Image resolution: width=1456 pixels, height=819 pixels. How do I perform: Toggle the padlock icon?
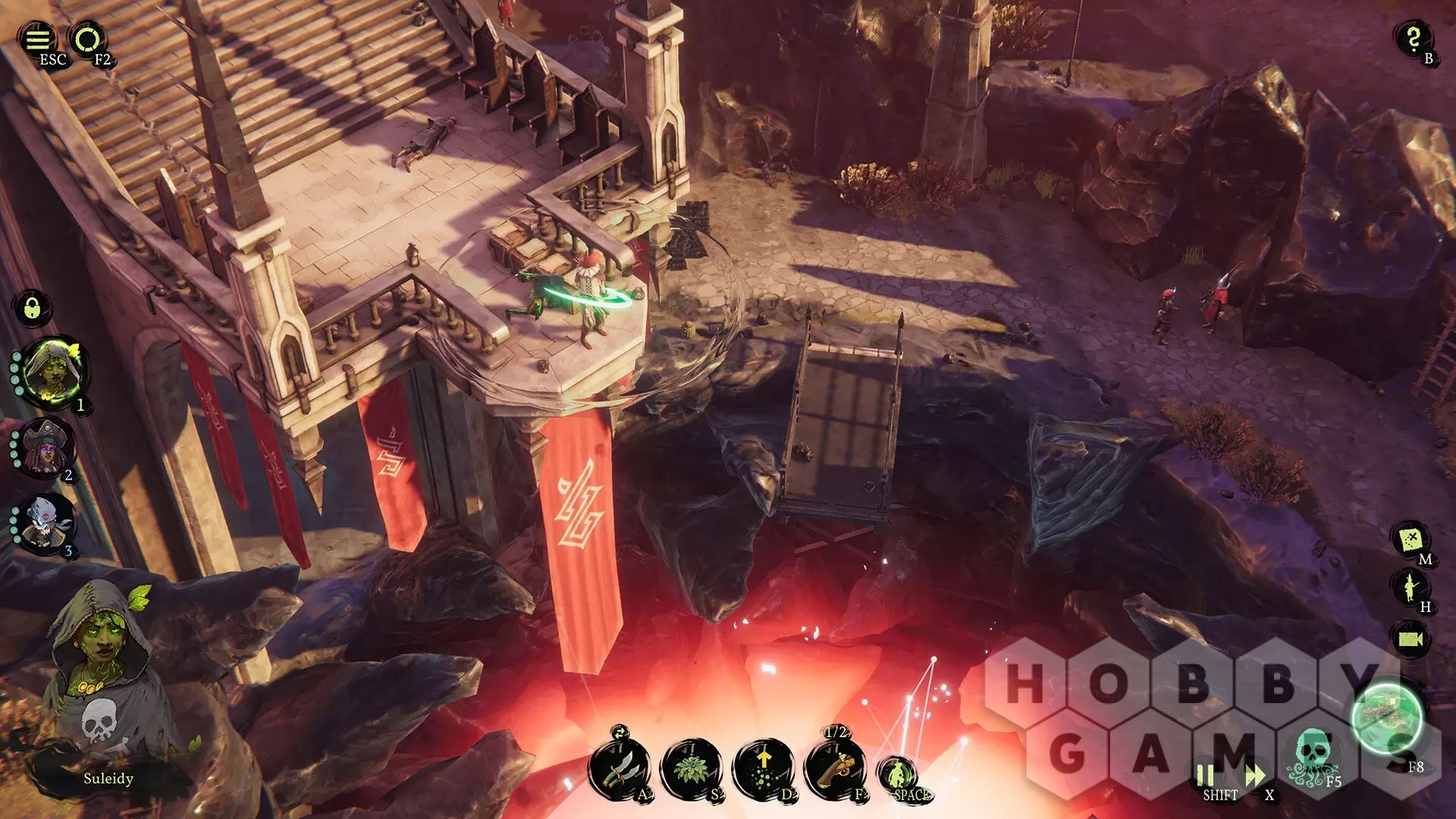pos(32,309)
